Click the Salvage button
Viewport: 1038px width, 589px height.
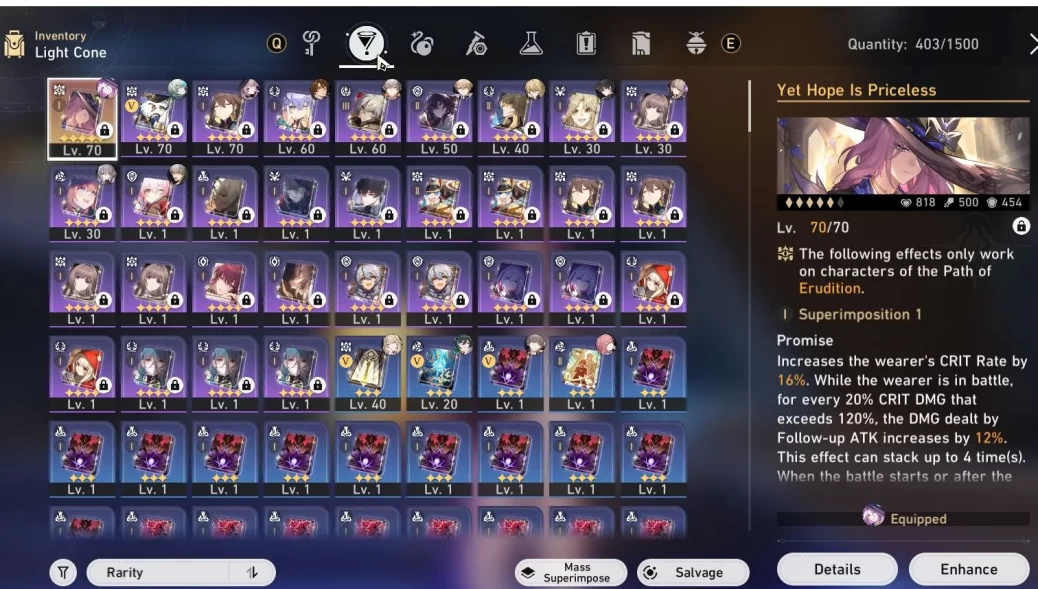click(693, 572)
